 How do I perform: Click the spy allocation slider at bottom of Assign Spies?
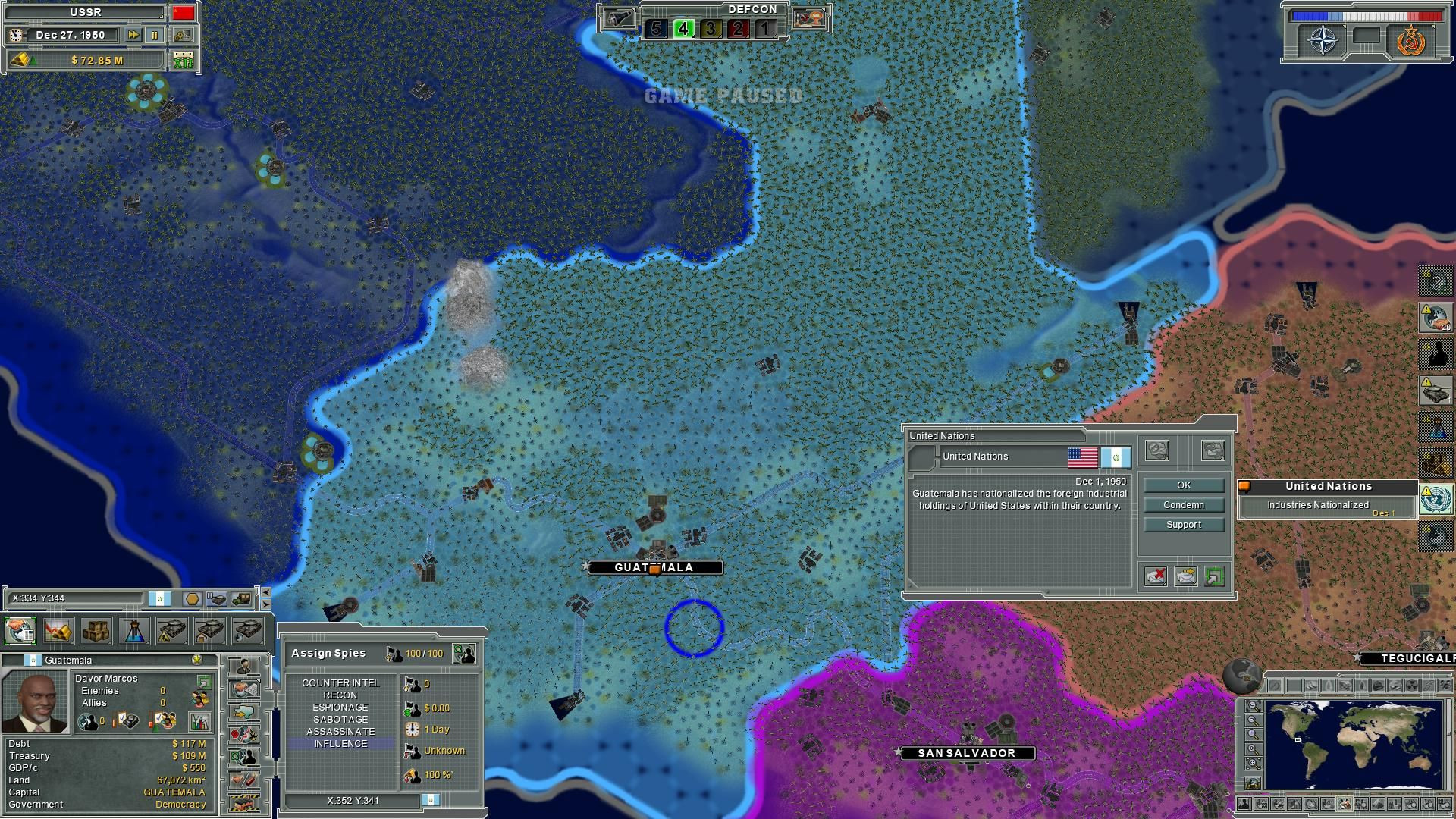pyautogui.click(x=431, y=799)
